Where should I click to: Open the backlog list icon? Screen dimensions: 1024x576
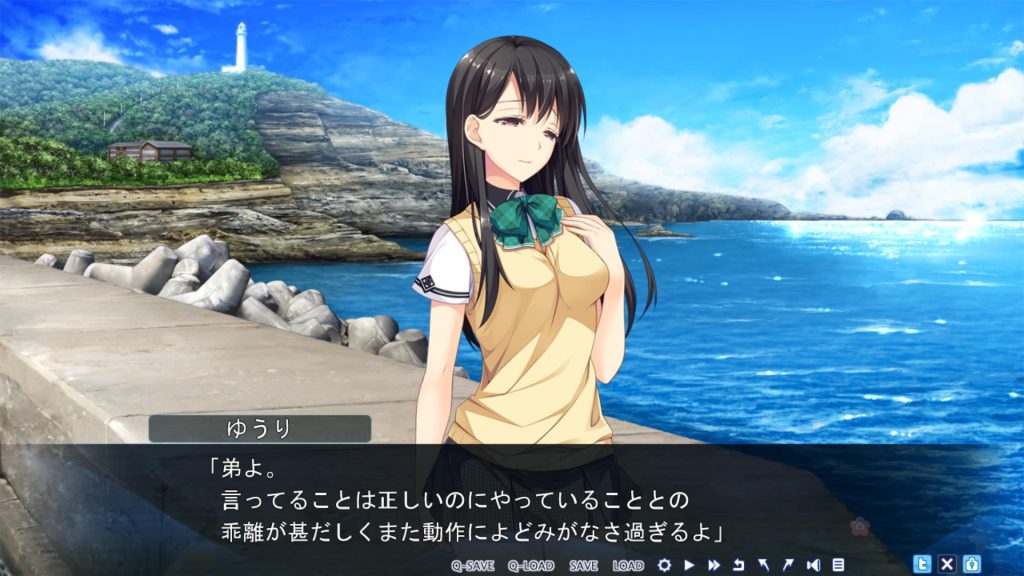838,565
